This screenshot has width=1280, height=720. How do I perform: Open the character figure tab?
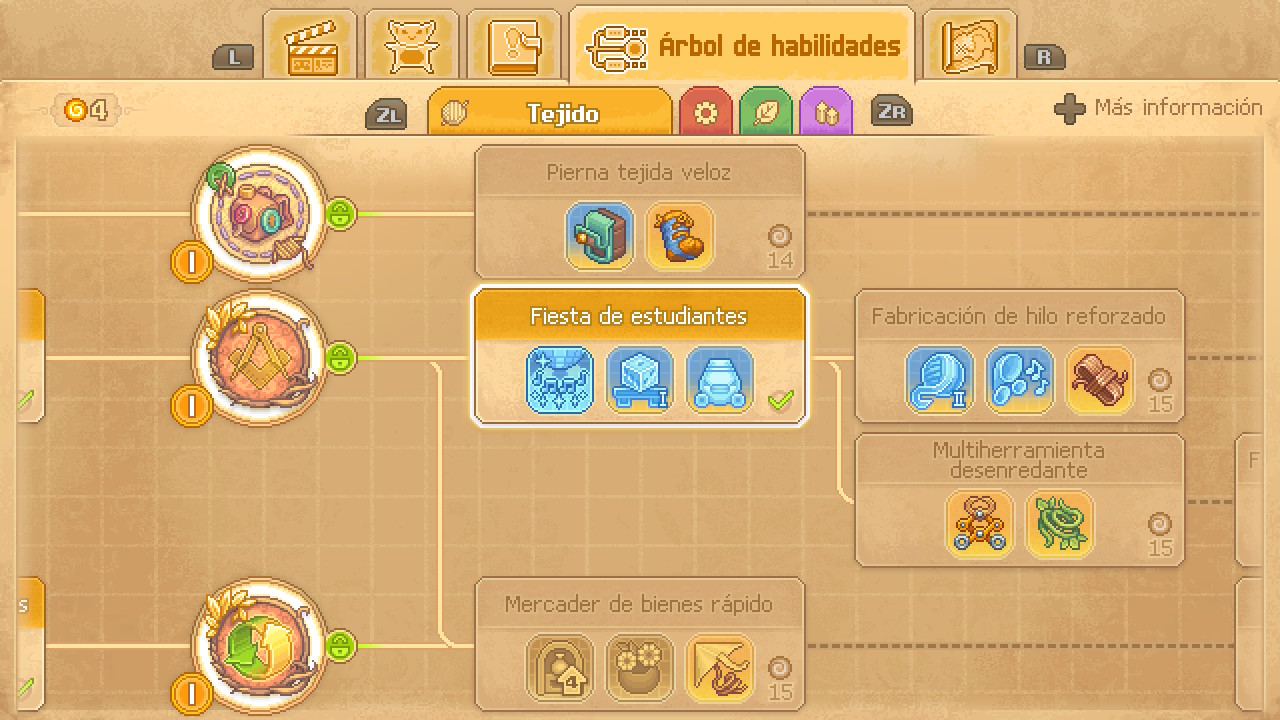point(411,46)
